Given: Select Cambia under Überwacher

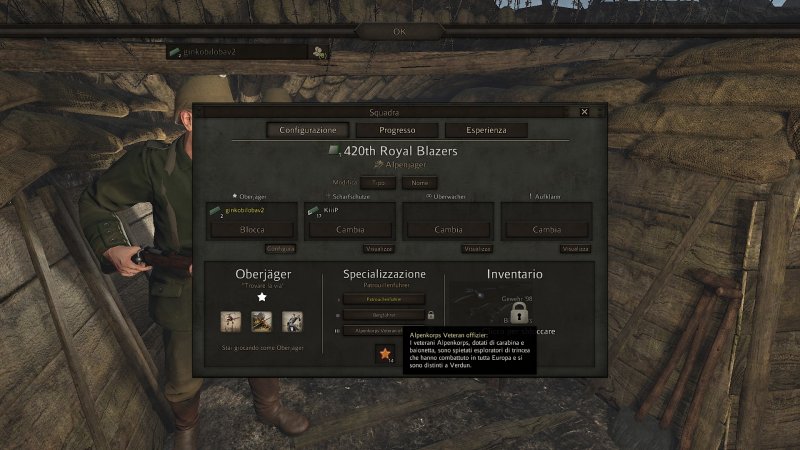Looking at the screenshot, I should click(448, 229).
